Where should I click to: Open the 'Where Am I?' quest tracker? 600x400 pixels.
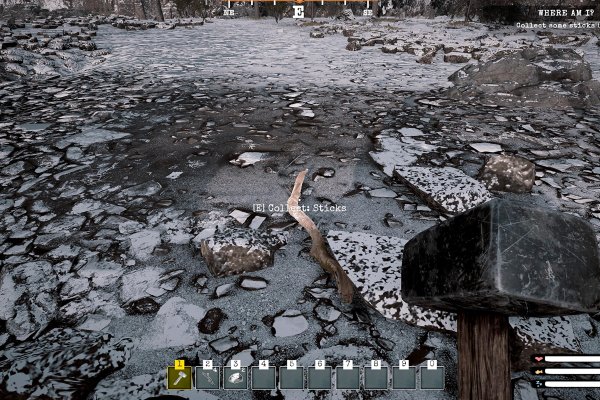pyautogui.click(x=565, y=12)
